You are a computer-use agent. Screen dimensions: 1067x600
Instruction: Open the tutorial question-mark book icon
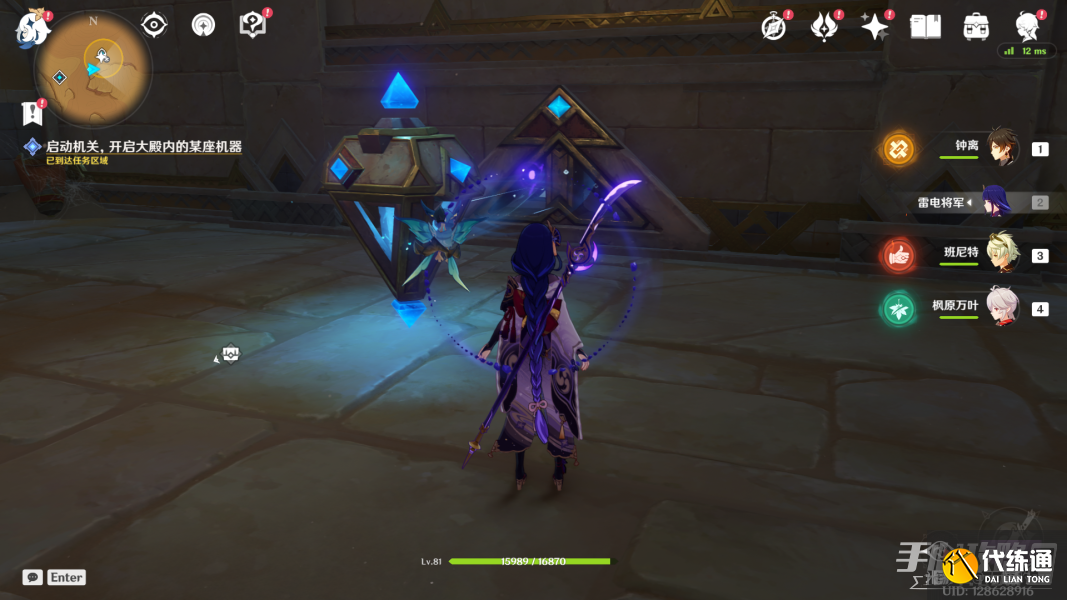click(253, 25)
